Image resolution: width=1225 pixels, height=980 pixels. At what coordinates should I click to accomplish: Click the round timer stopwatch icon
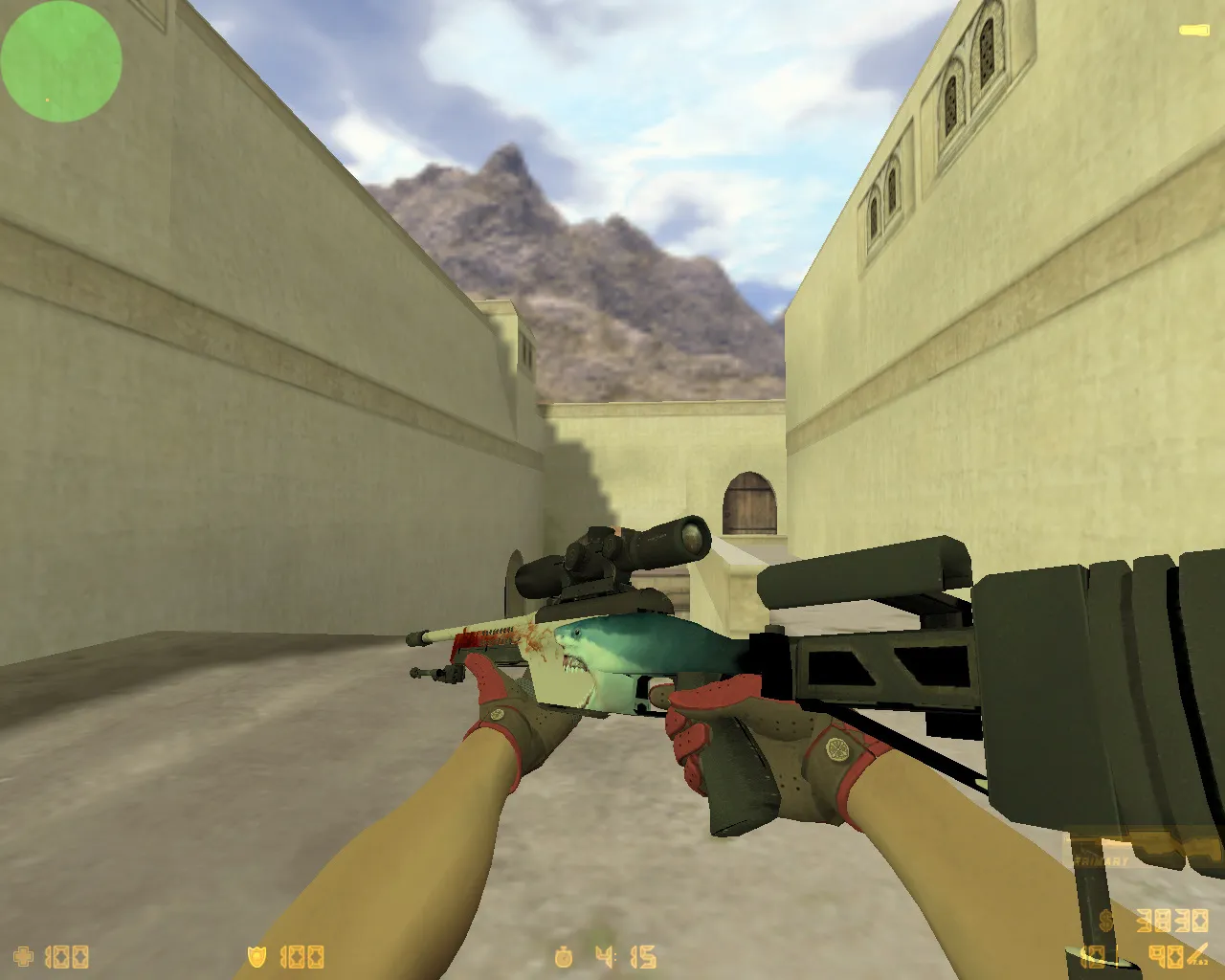click(563, 956)
